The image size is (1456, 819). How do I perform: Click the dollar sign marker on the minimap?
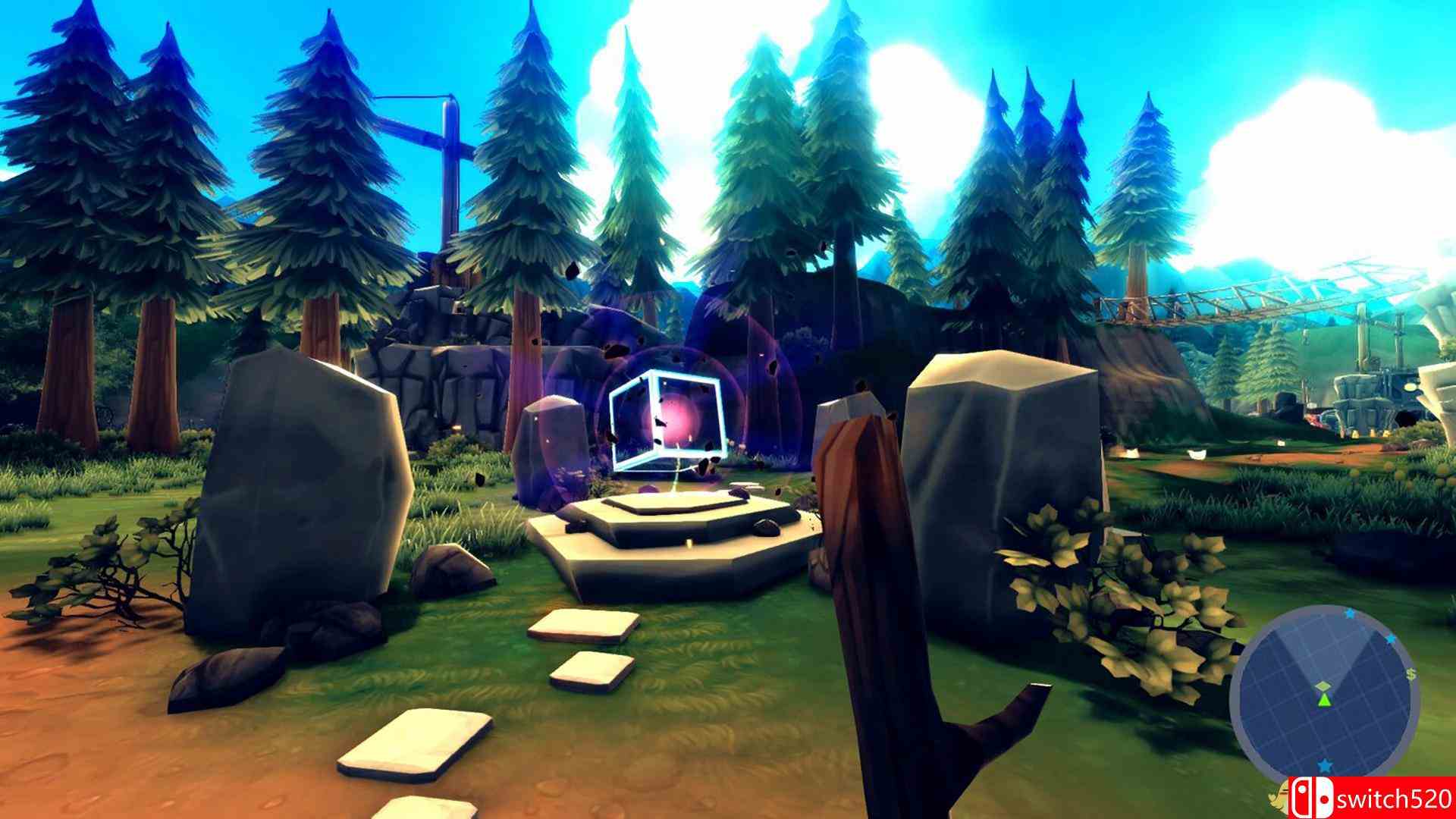coord(1410,673)
